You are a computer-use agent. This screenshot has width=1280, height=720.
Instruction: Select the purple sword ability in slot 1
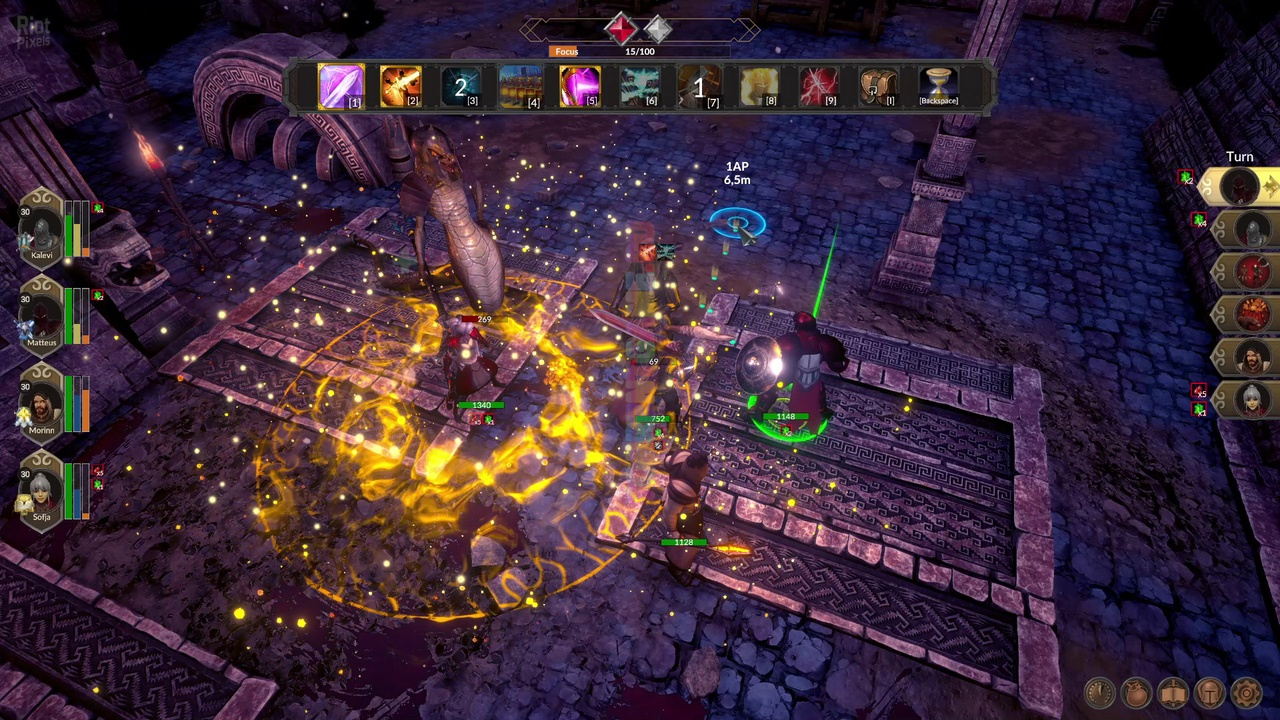[341, 85]
